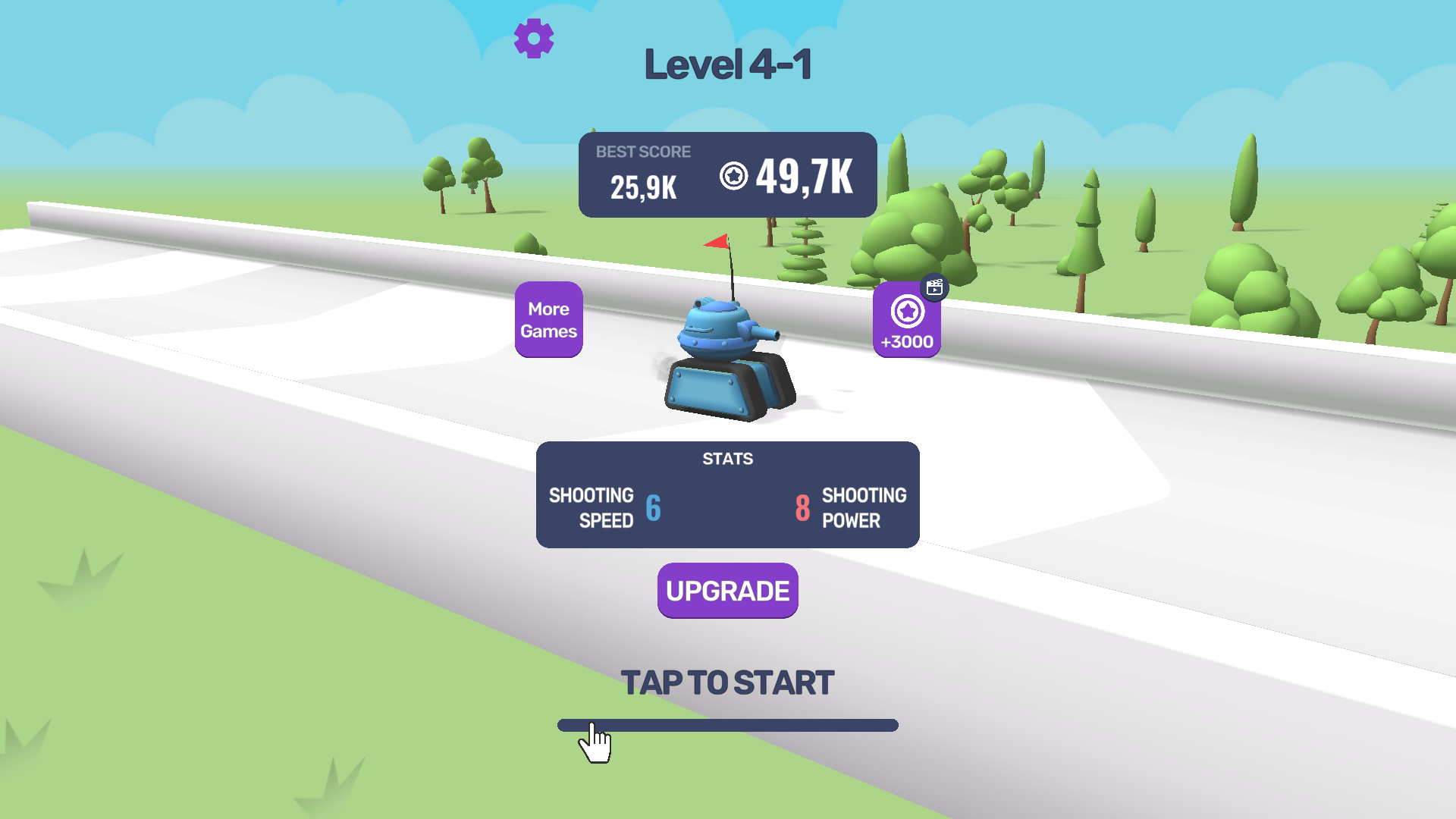Click the Level 4-1 title

click(727, 64)
